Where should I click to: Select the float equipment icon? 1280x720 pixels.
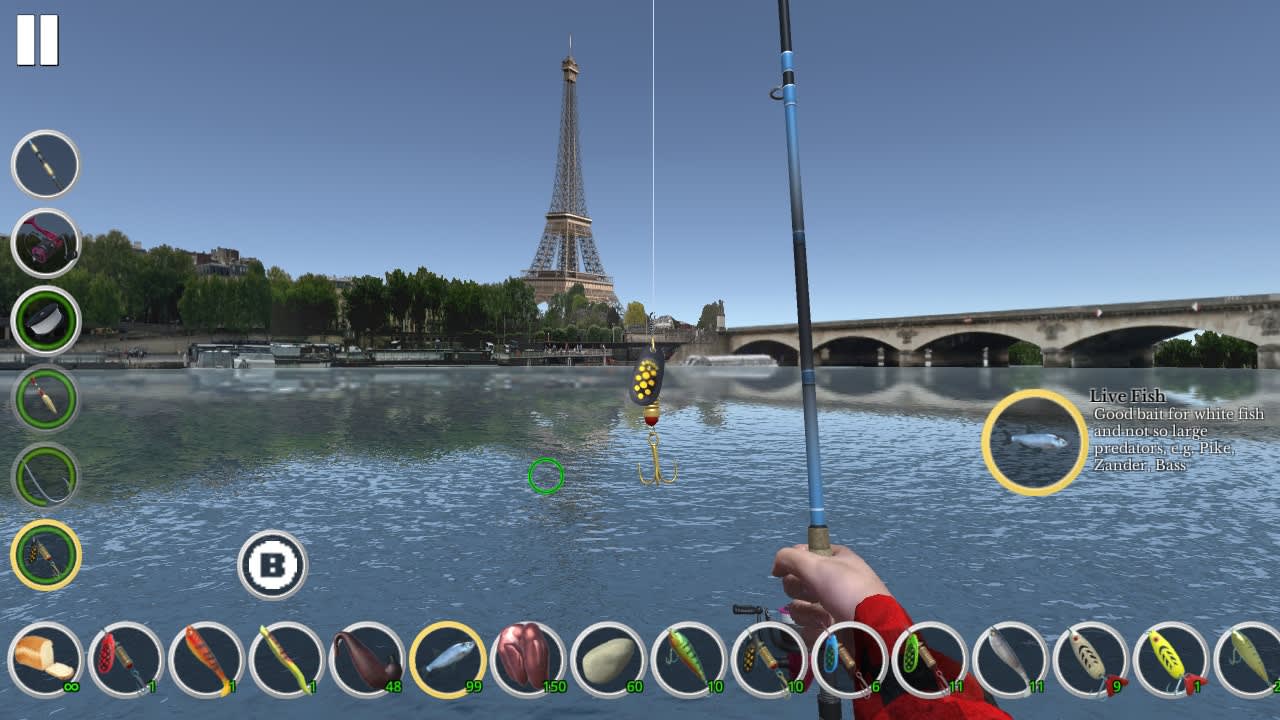45,398
